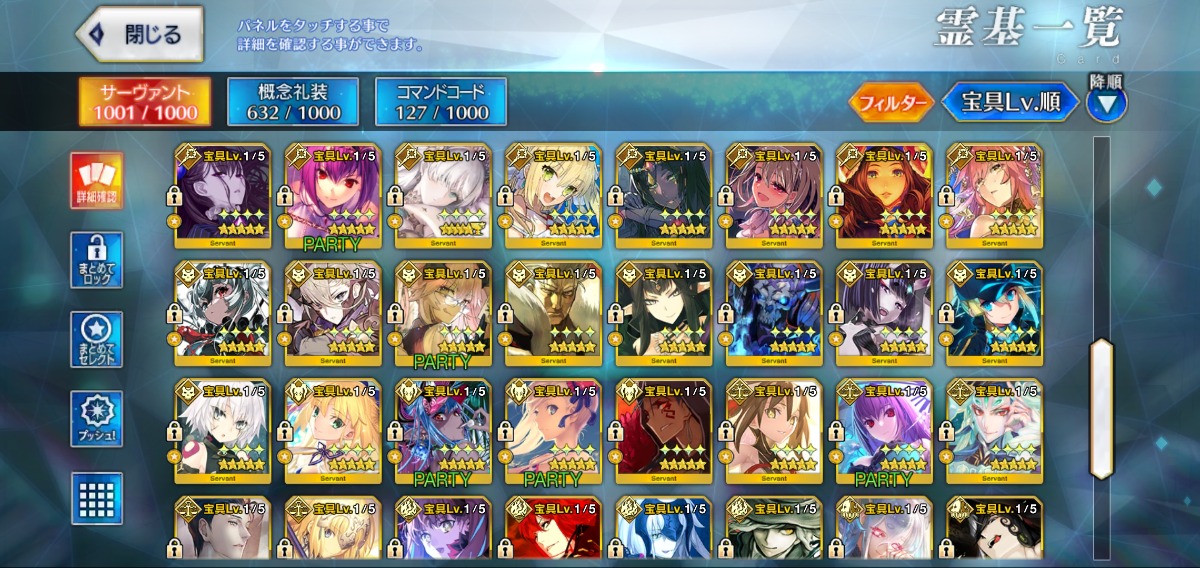Pick the green-haired blonde servant in the top row
Screen dimensions: 1200x568
click(553, 196)
